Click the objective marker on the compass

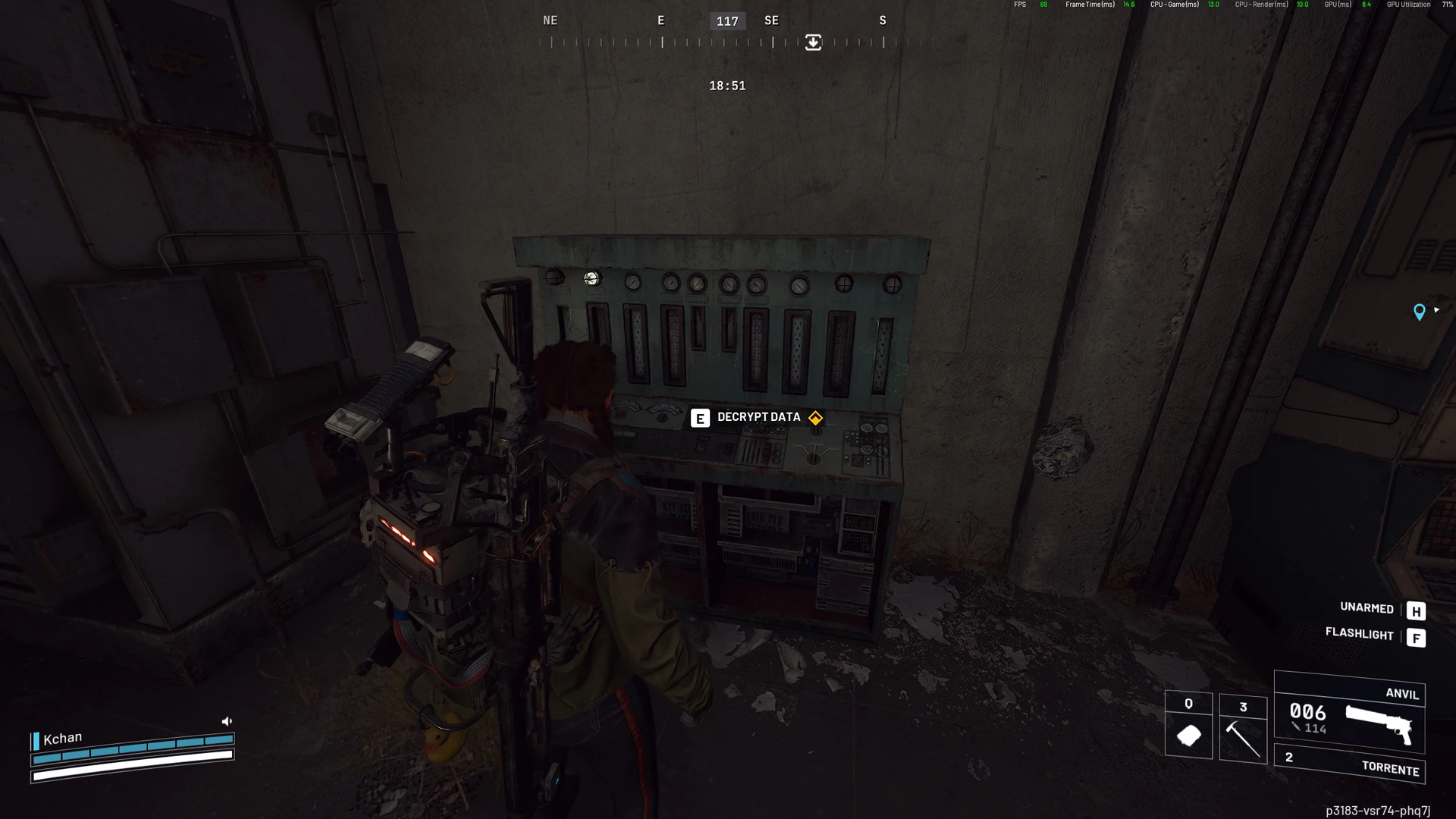813,42
